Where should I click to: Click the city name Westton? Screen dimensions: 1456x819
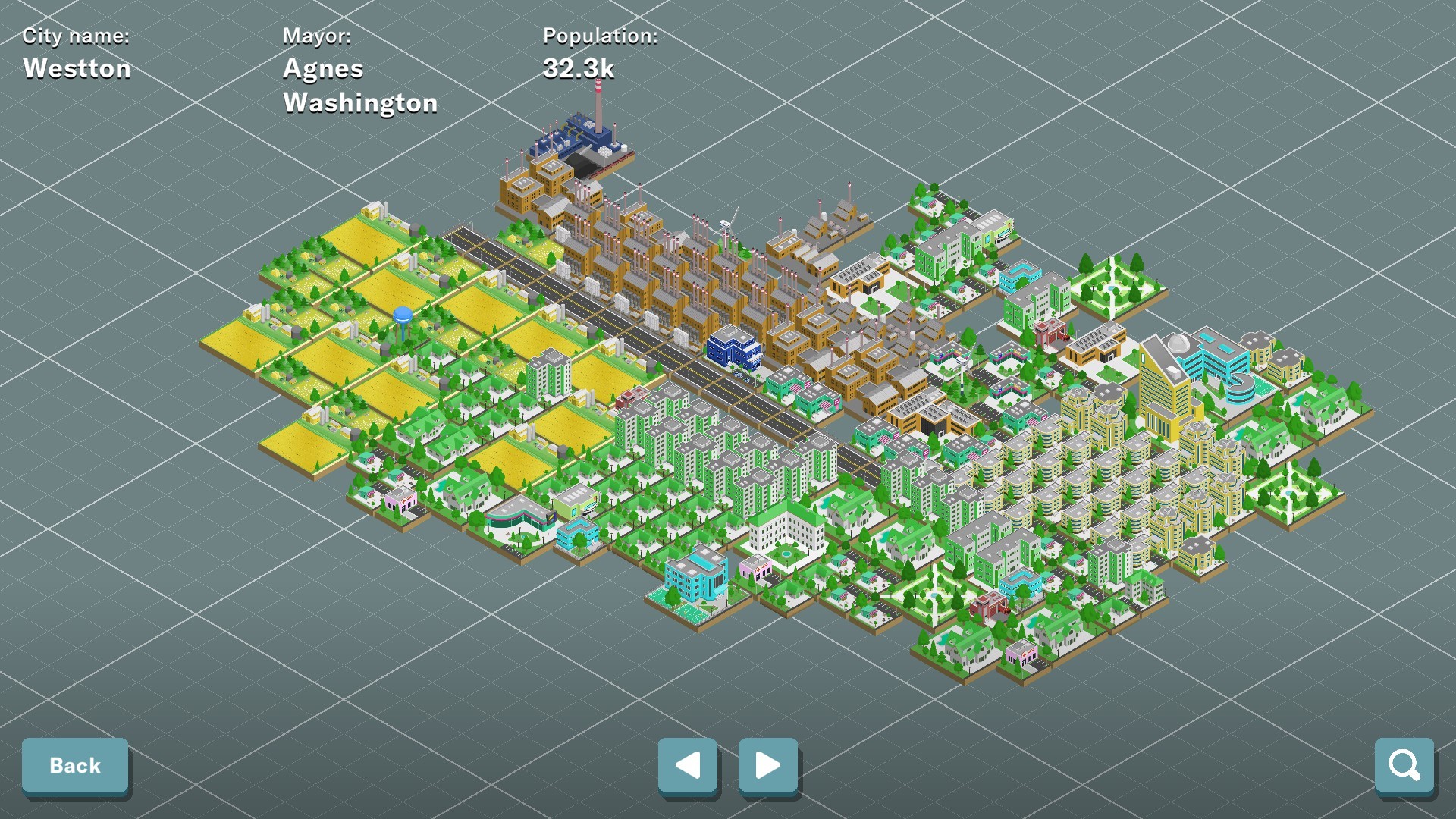click(x=76, y=68)
